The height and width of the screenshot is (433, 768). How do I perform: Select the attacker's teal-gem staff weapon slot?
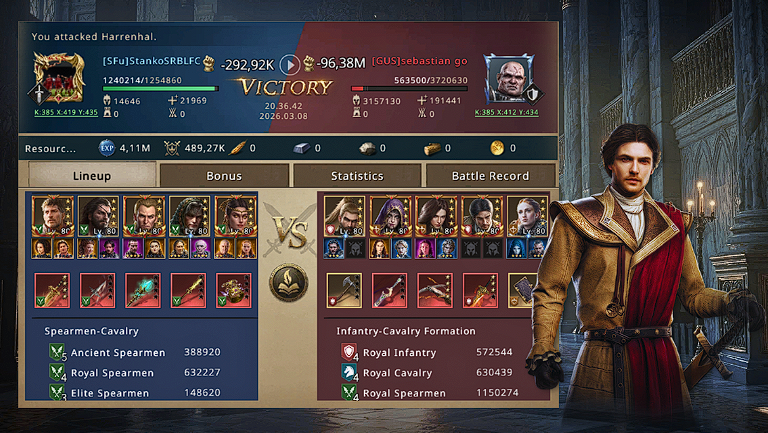142,290
